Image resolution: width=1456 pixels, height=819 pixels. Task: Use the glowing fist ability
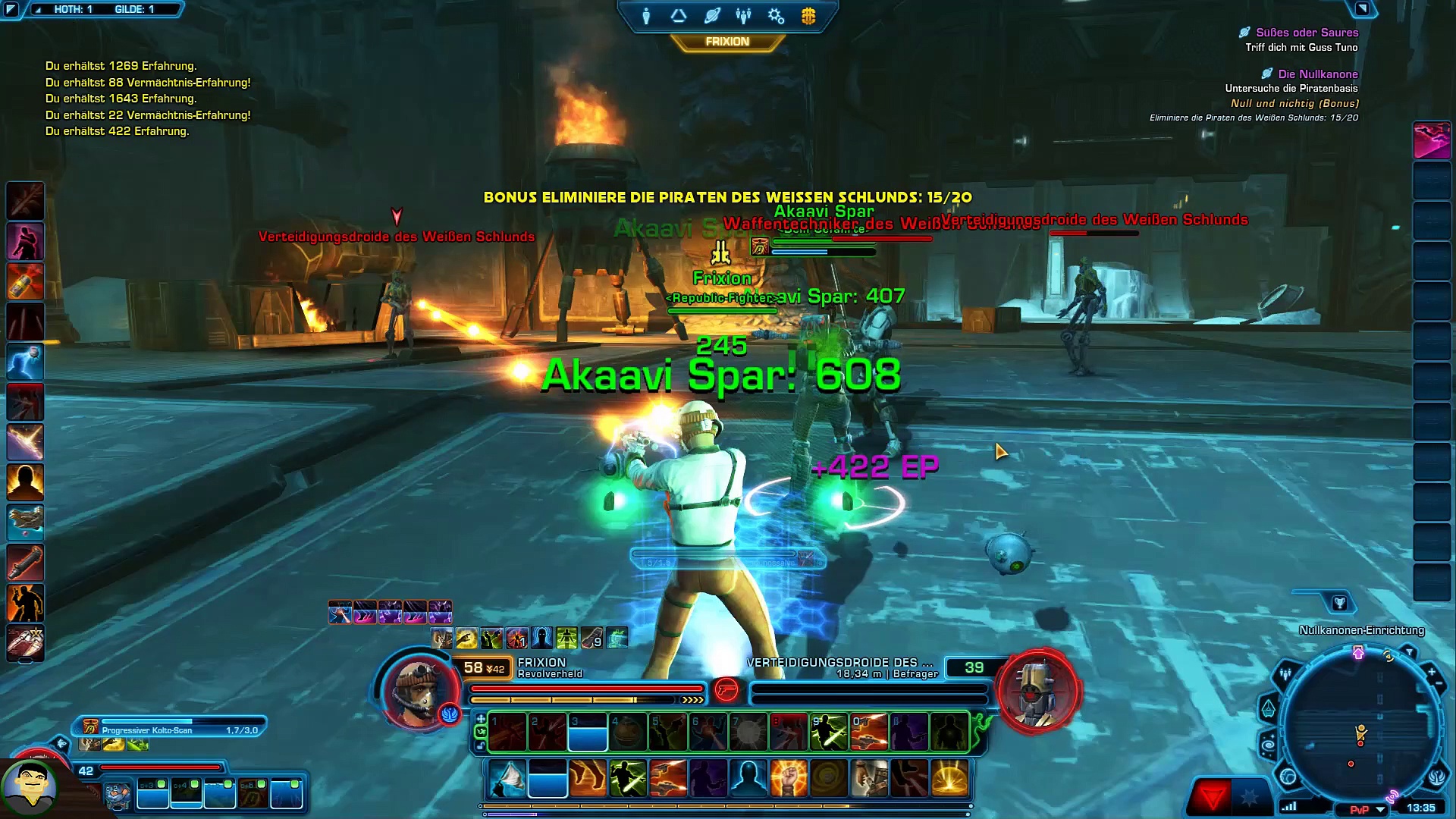pos(789,778)
